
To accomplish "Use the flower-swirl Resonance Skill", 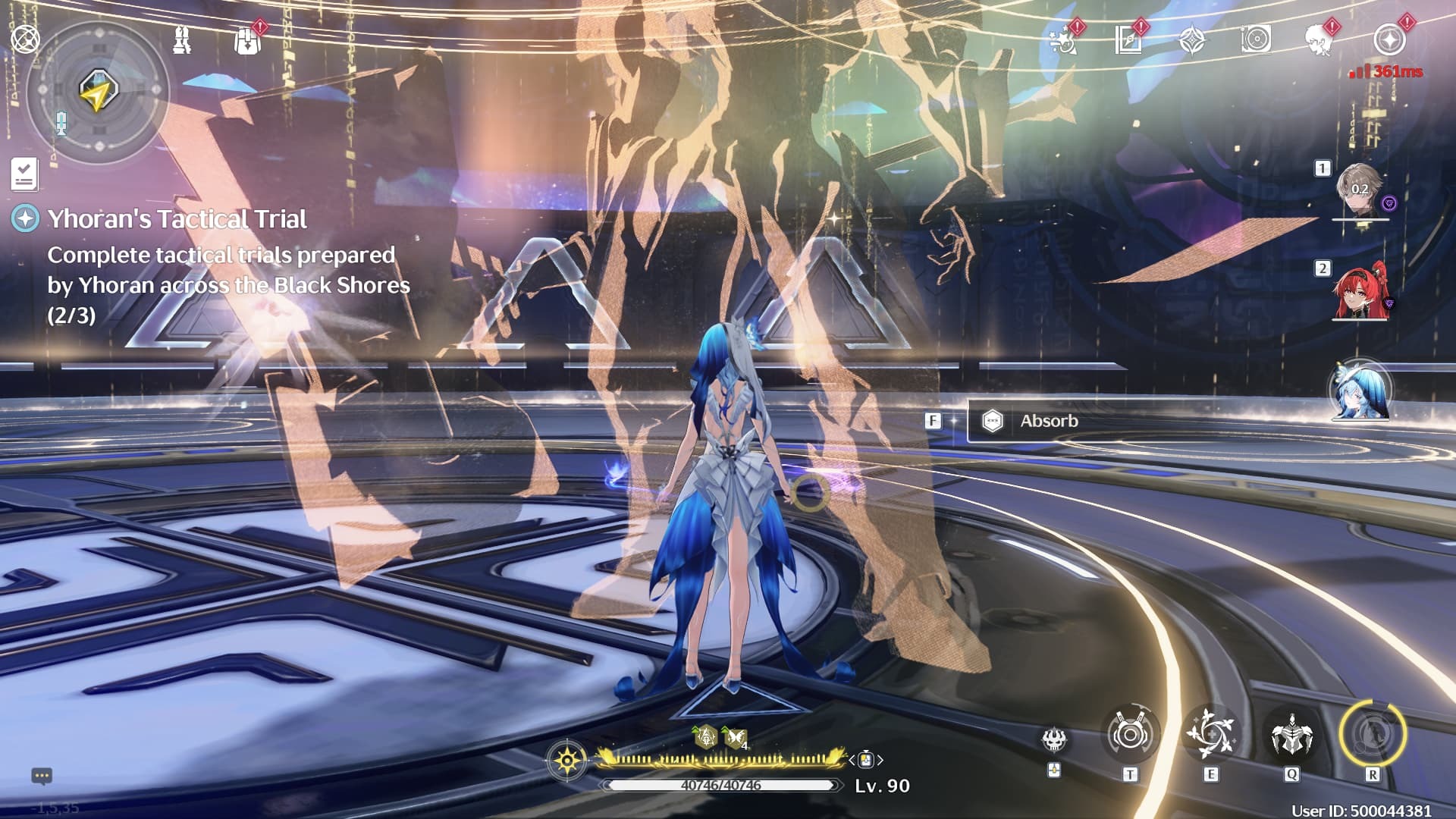I will (1210, 735).
